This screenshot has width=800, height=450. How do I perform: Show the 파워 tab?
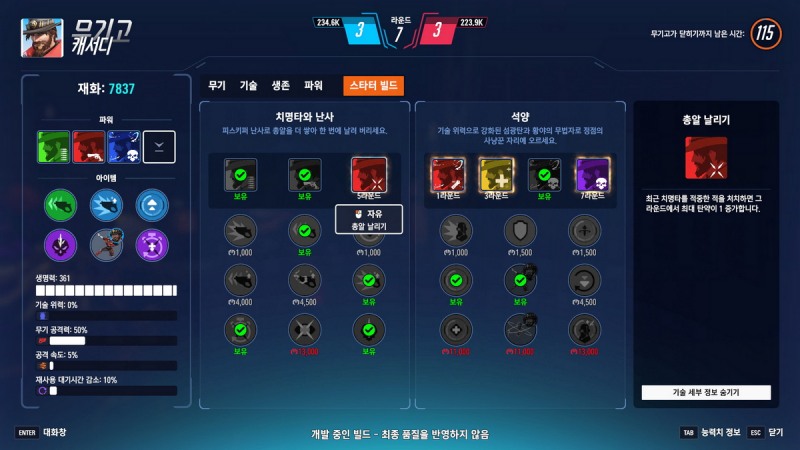tap(313, 86)
